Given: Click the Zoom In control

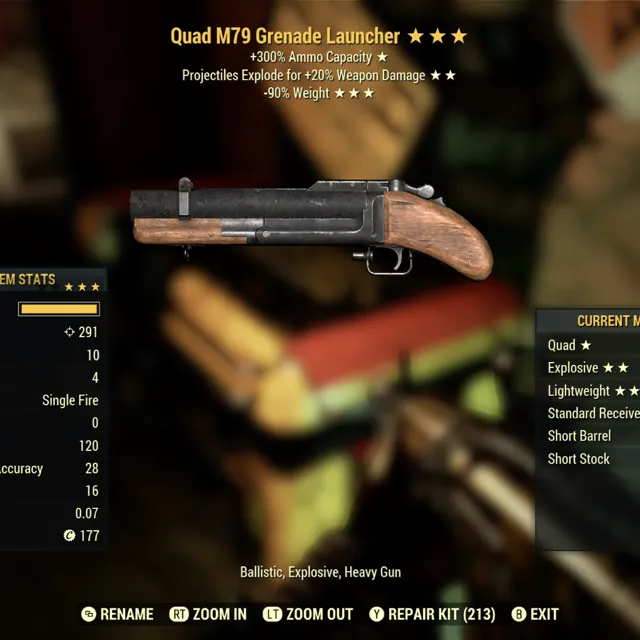Looking at the screenshot, I should 208,614.
